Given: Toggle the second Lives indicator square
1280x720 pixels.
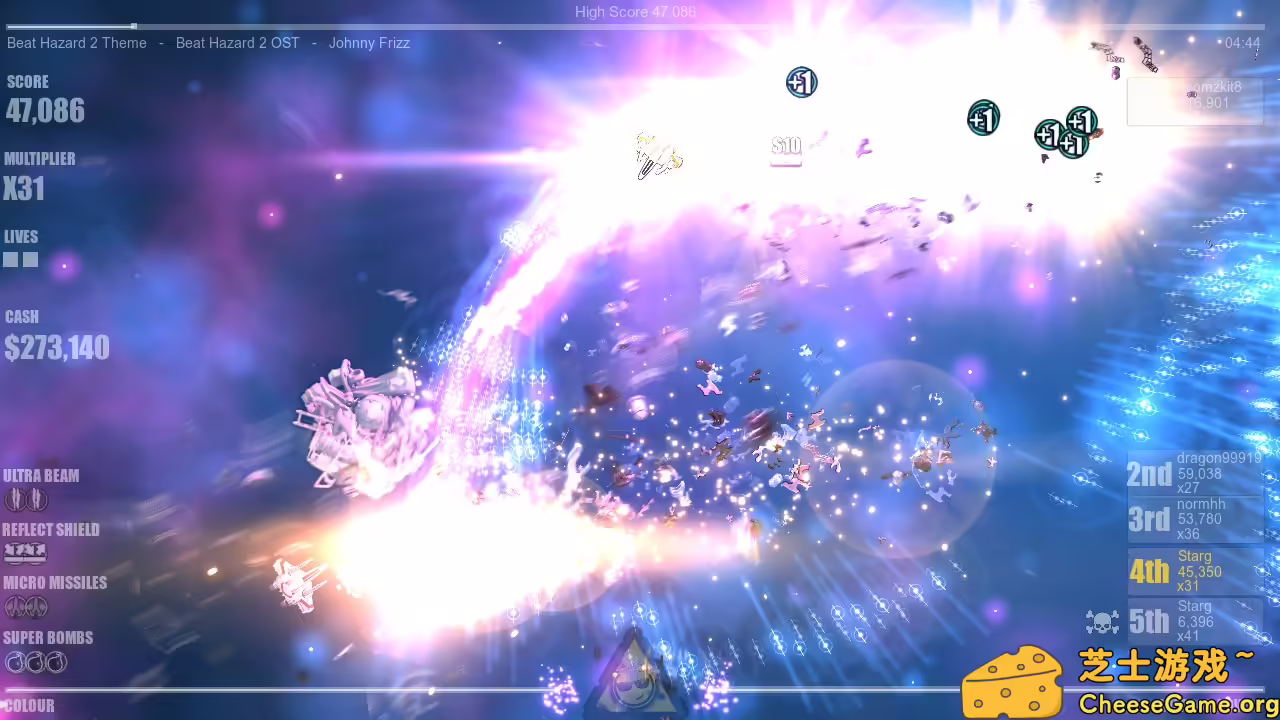Looking at the screenshot, I should (31, 259).
